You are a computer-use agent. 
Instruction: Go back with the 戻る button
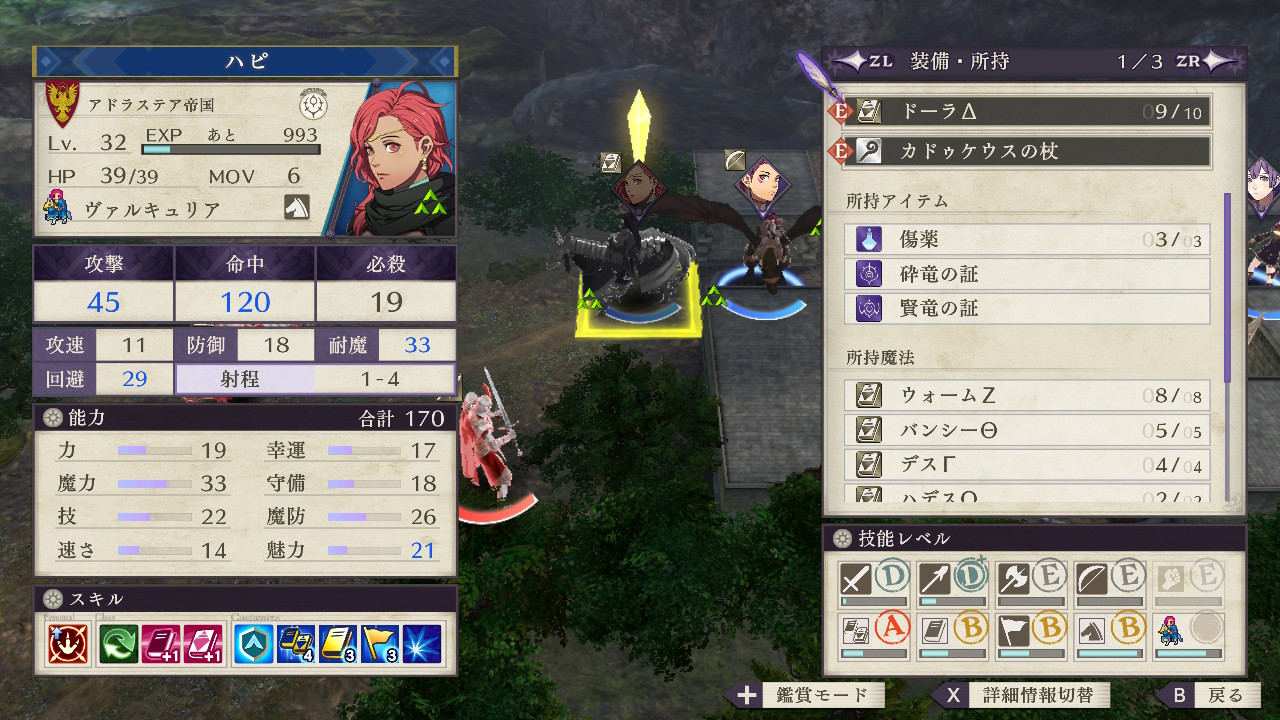click(x=1212, y=695)
